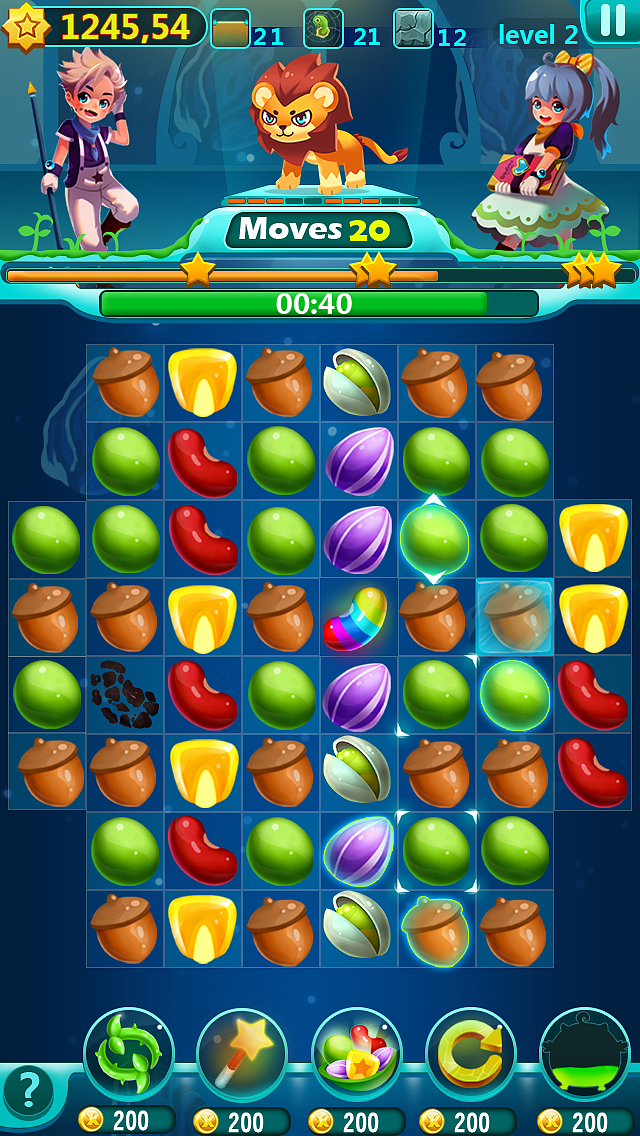
Task: Use the green cauldron booster
Action: coord(585,1053)
